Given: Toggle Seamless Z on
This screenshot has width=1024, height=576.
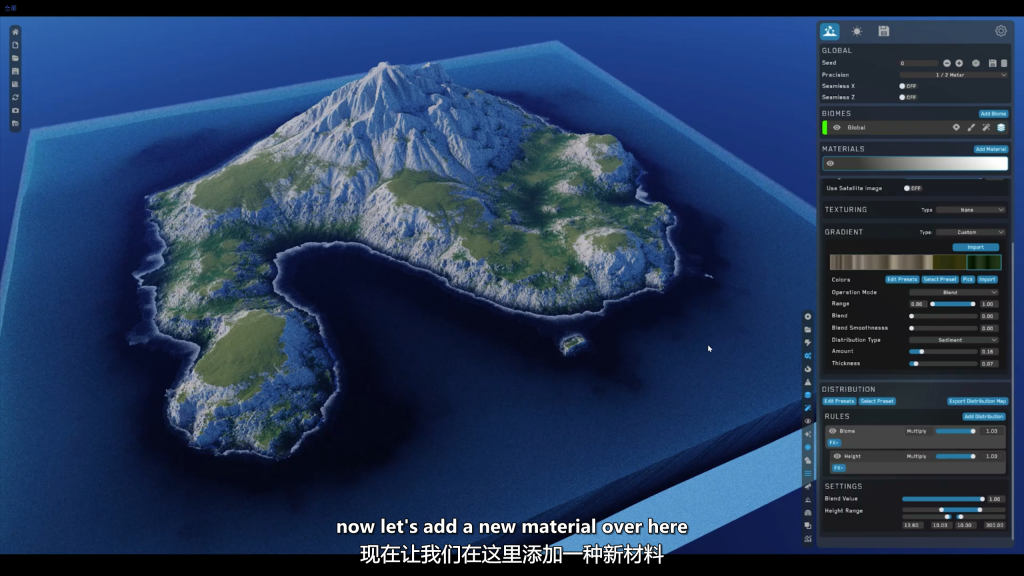Looking at the screenshot, I should point(904,97).
